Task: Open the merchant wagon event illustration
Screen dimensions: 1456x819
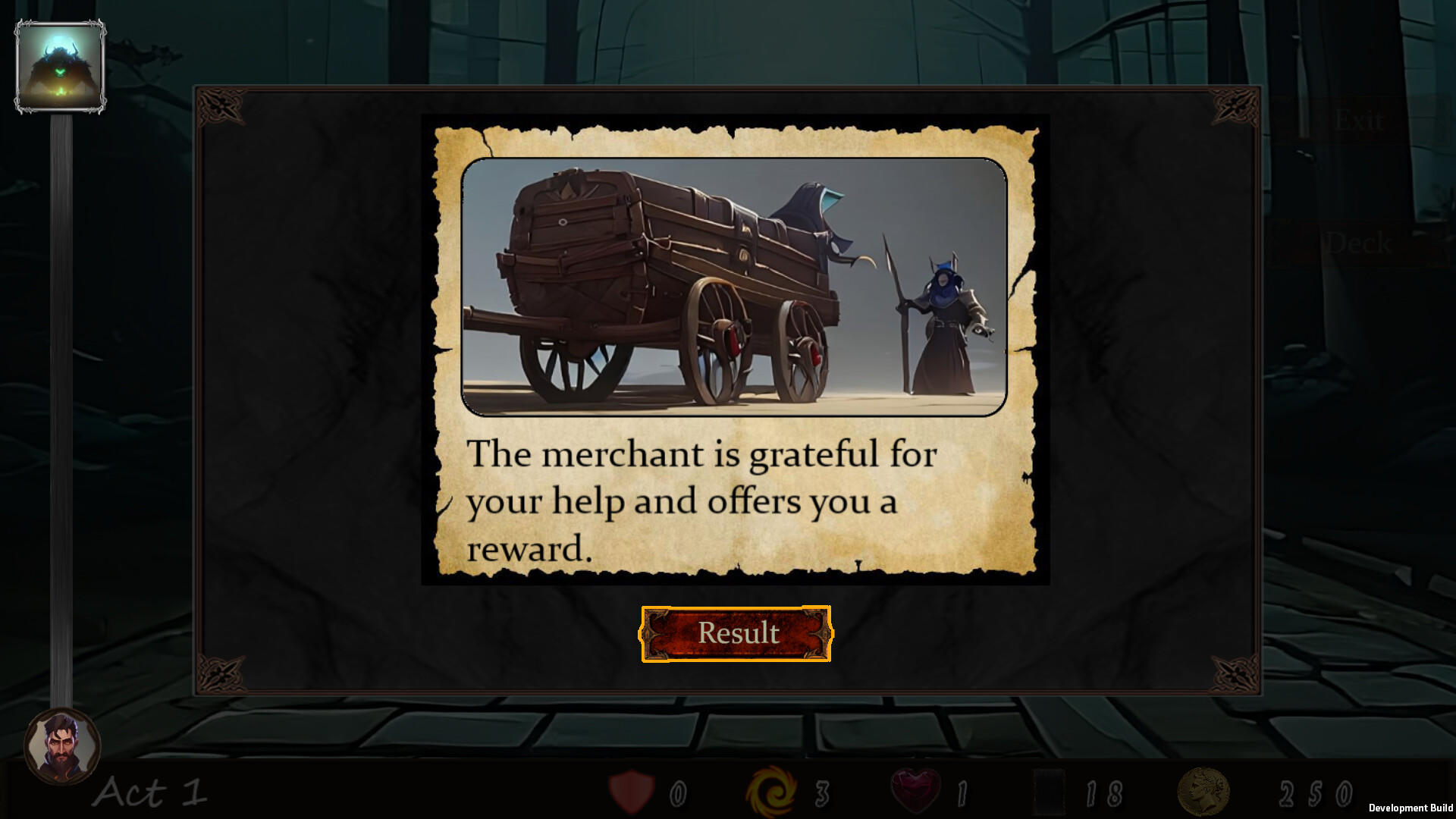Action: [736, 286]
